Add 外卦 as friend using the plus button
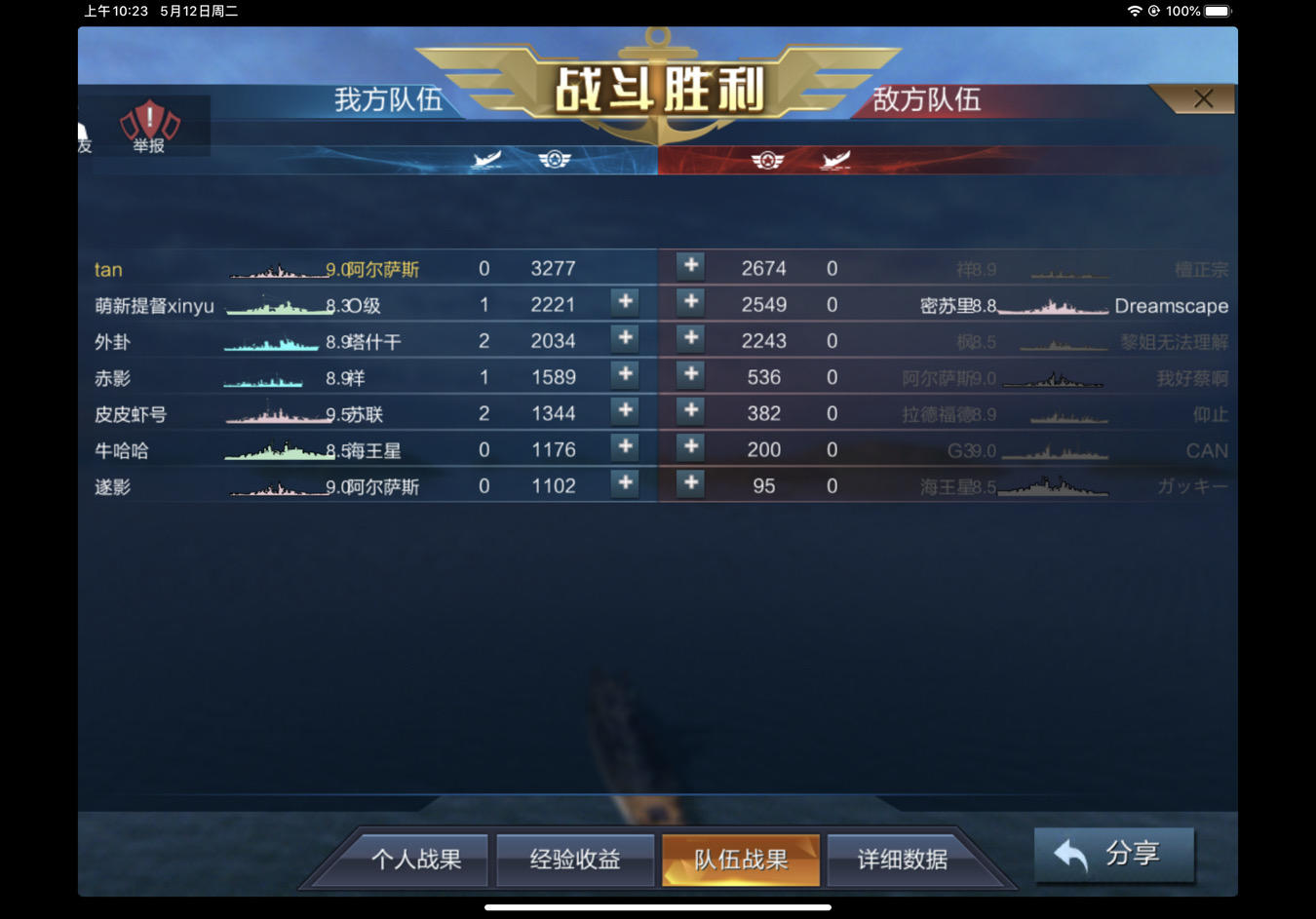 click(x=624, y=340)
